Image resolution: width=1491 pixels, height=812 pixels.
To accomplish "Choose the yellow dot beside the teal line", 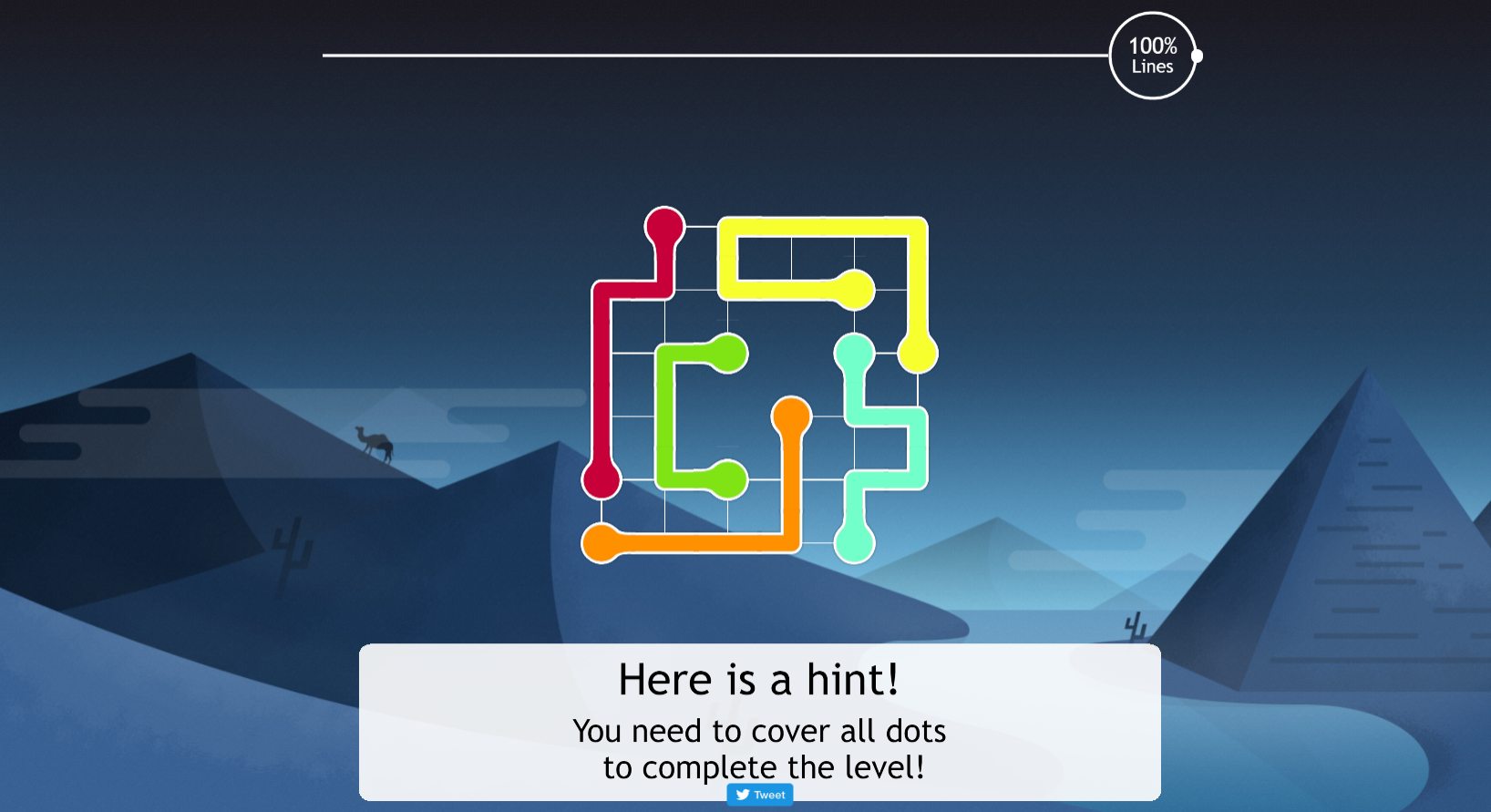I will tap(918, 354).
